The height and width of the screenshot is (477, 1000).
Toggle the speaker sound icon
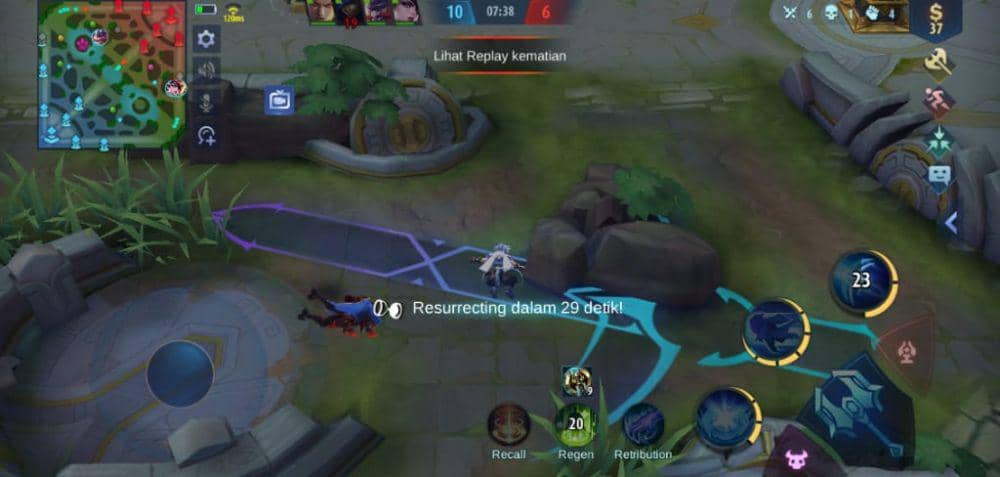(x=206, y=70)
